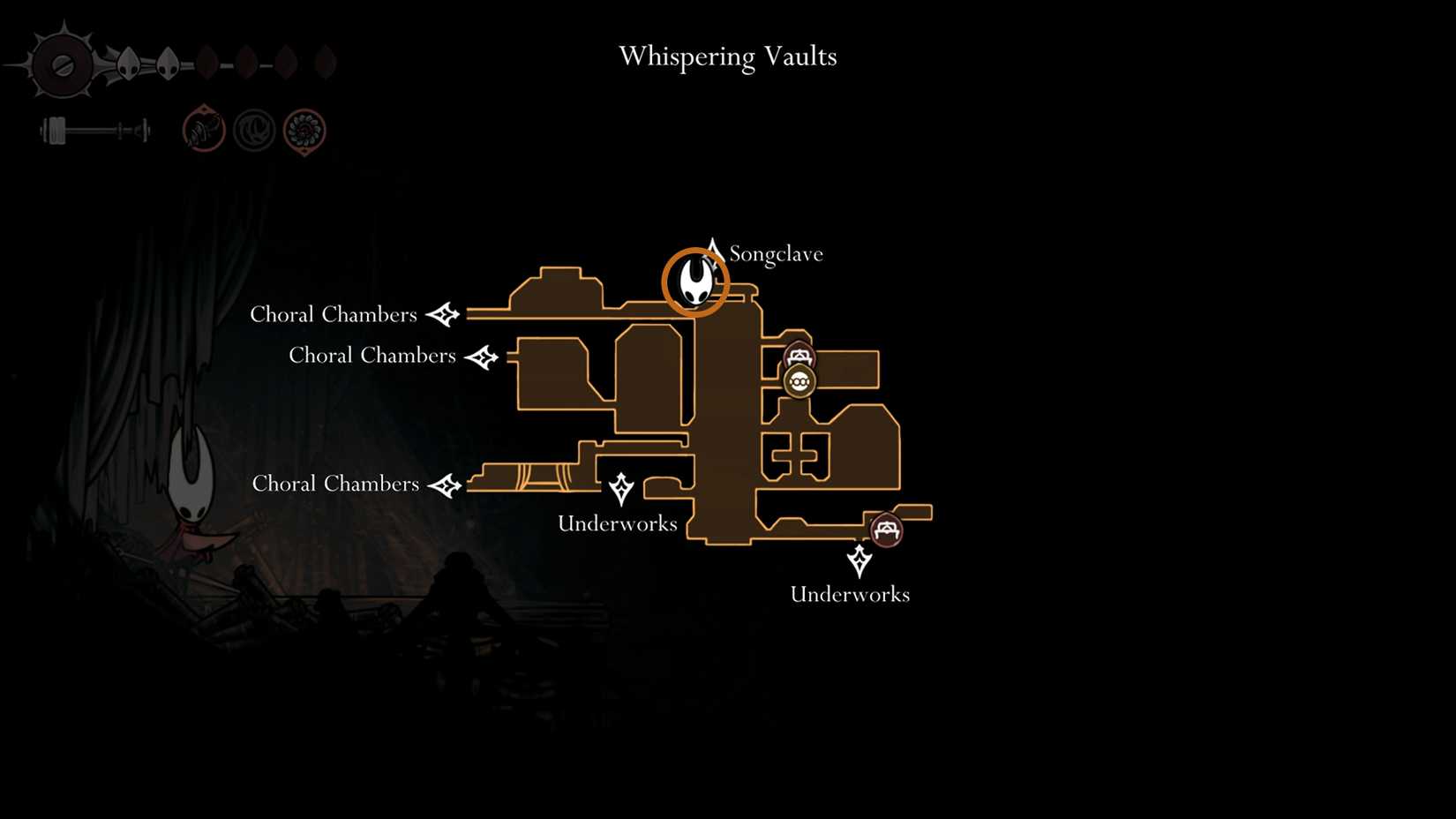Select the upper bench marker on the map
Screen dimensions: 1456x819
click(x=799, y=354)
